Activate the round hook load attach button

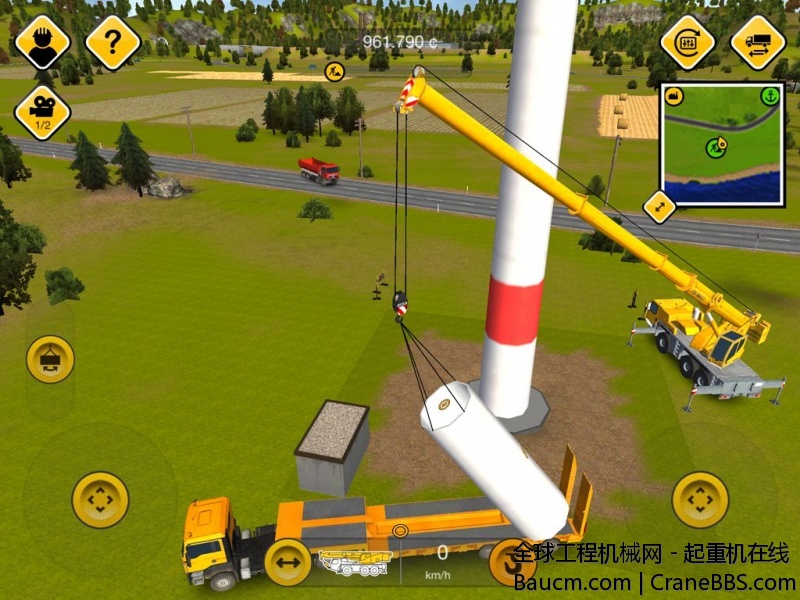click(50, 358)
